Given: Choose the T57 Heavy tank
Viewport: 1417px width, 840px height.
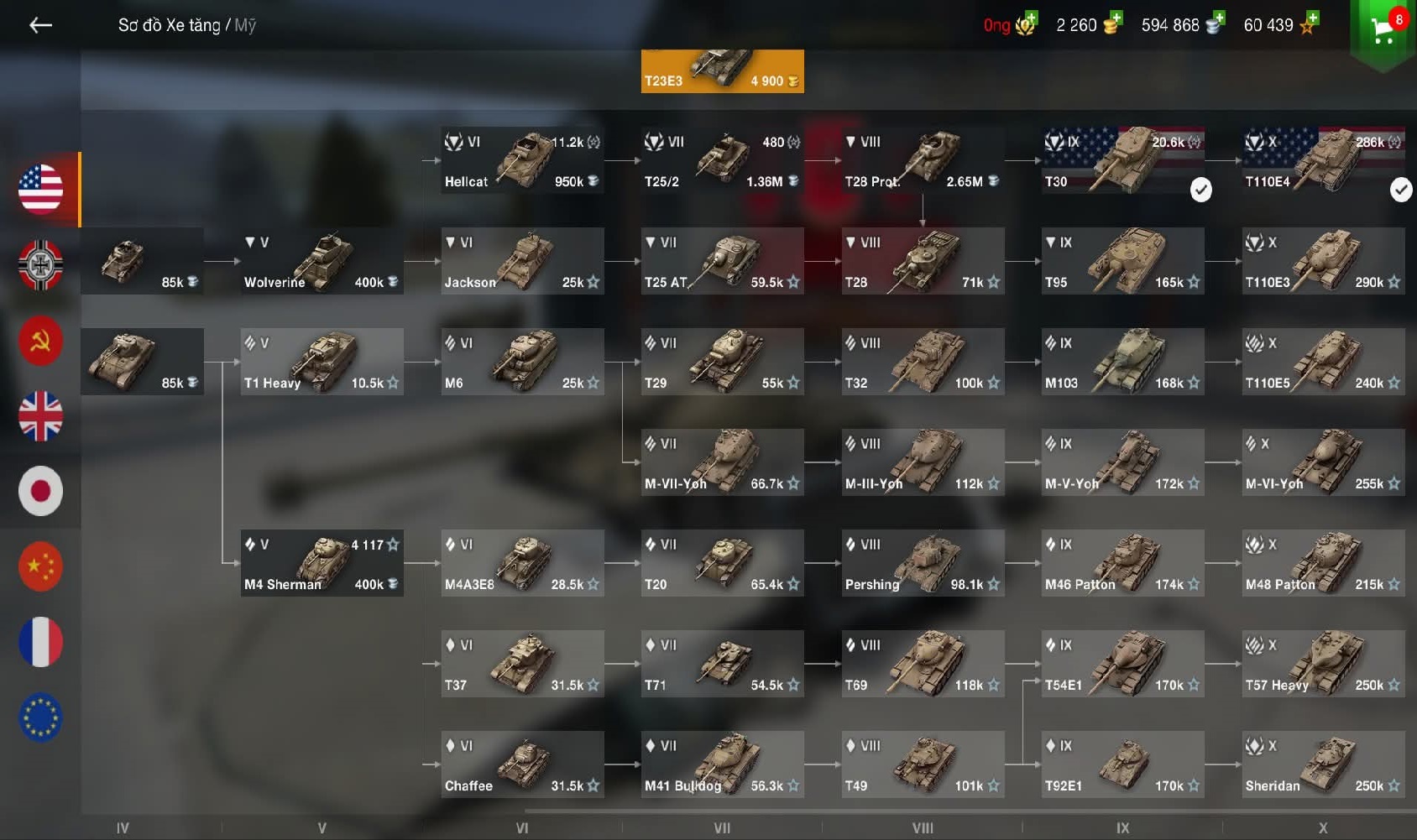Looking at the screenshot, I should point(1323,664).
